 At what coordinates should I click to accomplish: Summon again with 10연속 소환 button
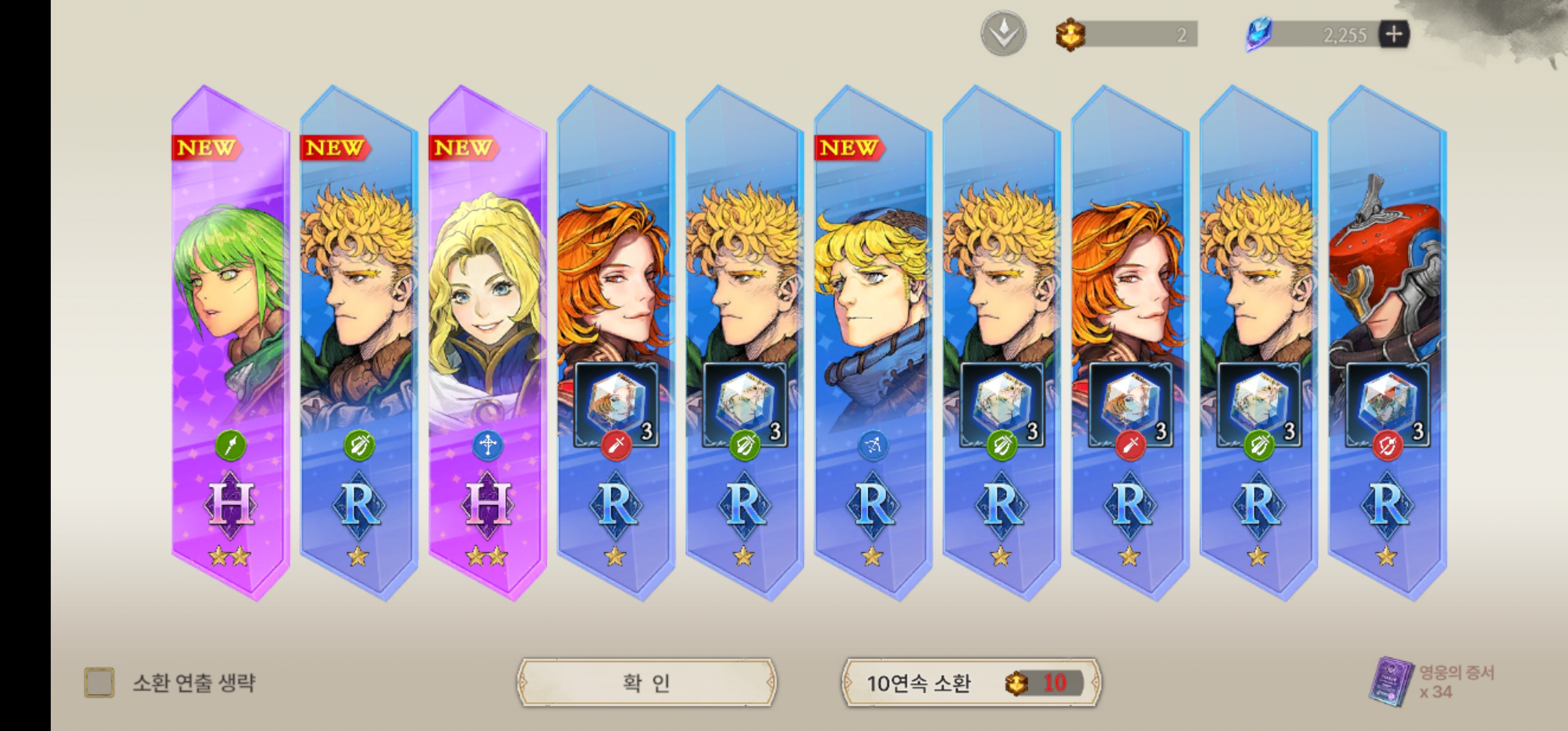(x=971, y=683)
